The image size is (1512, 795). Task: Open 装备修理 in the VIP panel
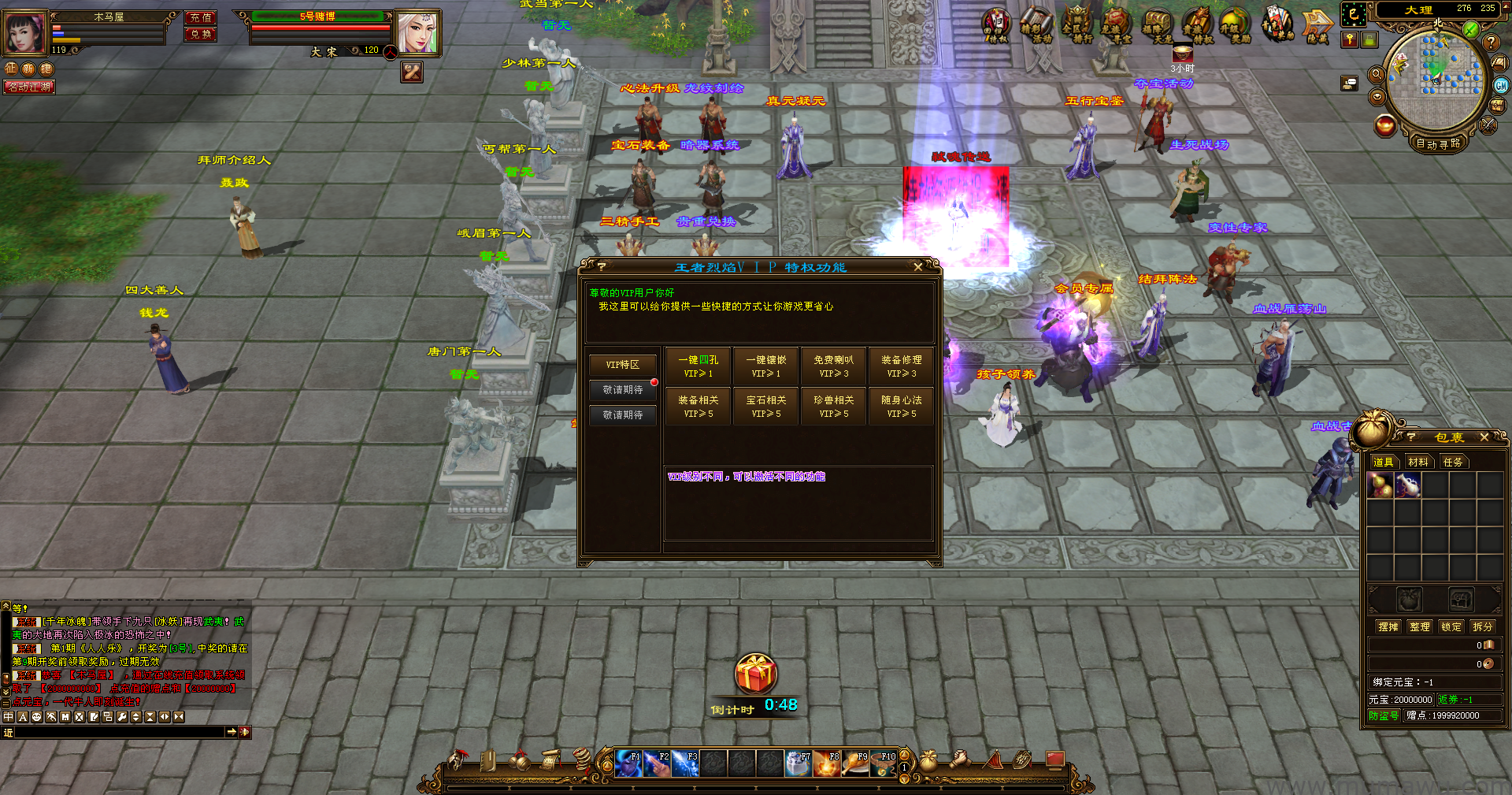(x=901, y=366)
